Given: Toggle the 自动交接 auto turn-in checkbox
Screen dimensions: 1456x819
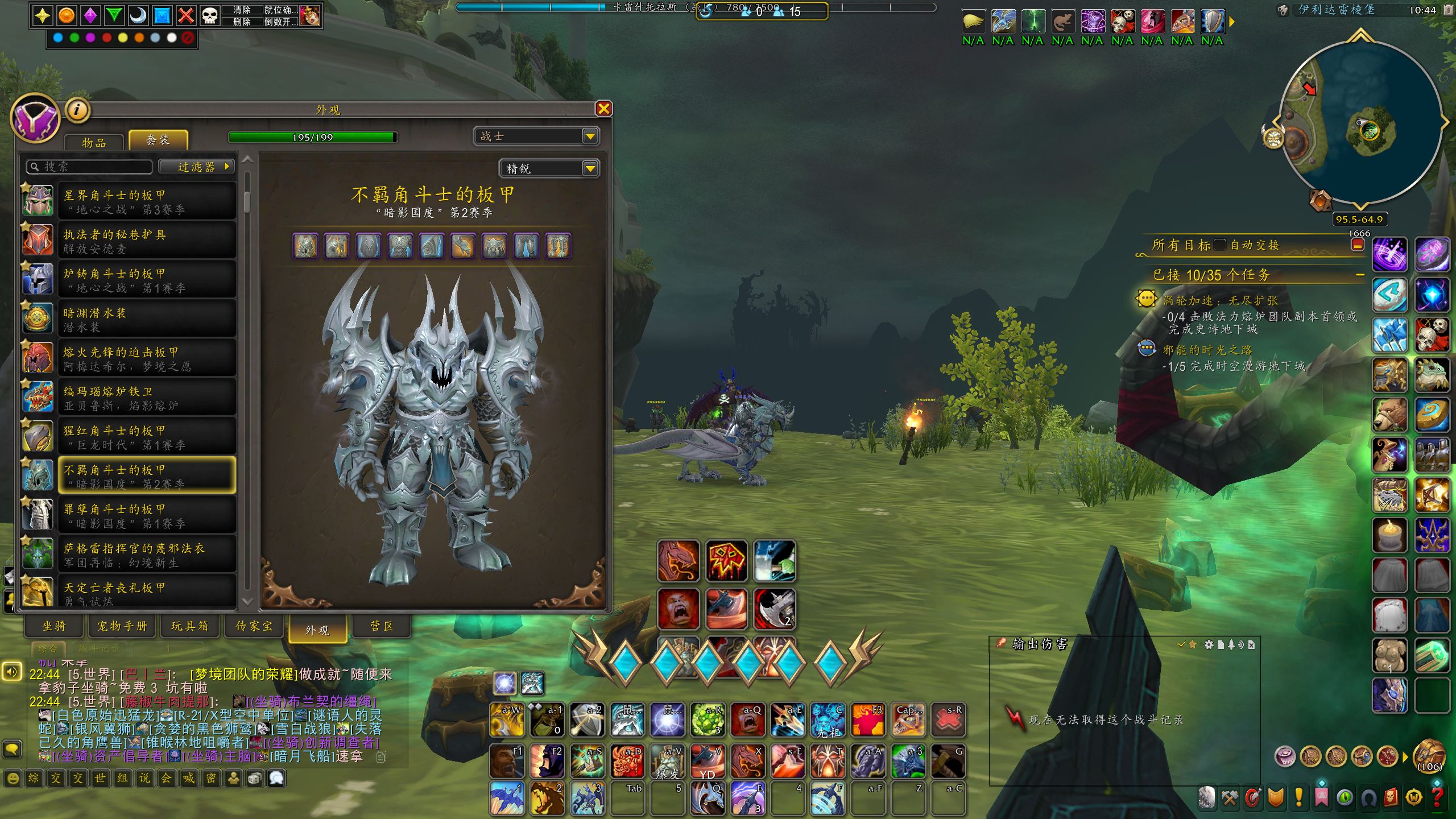Looking at the screenshot, I should 1219,245.
